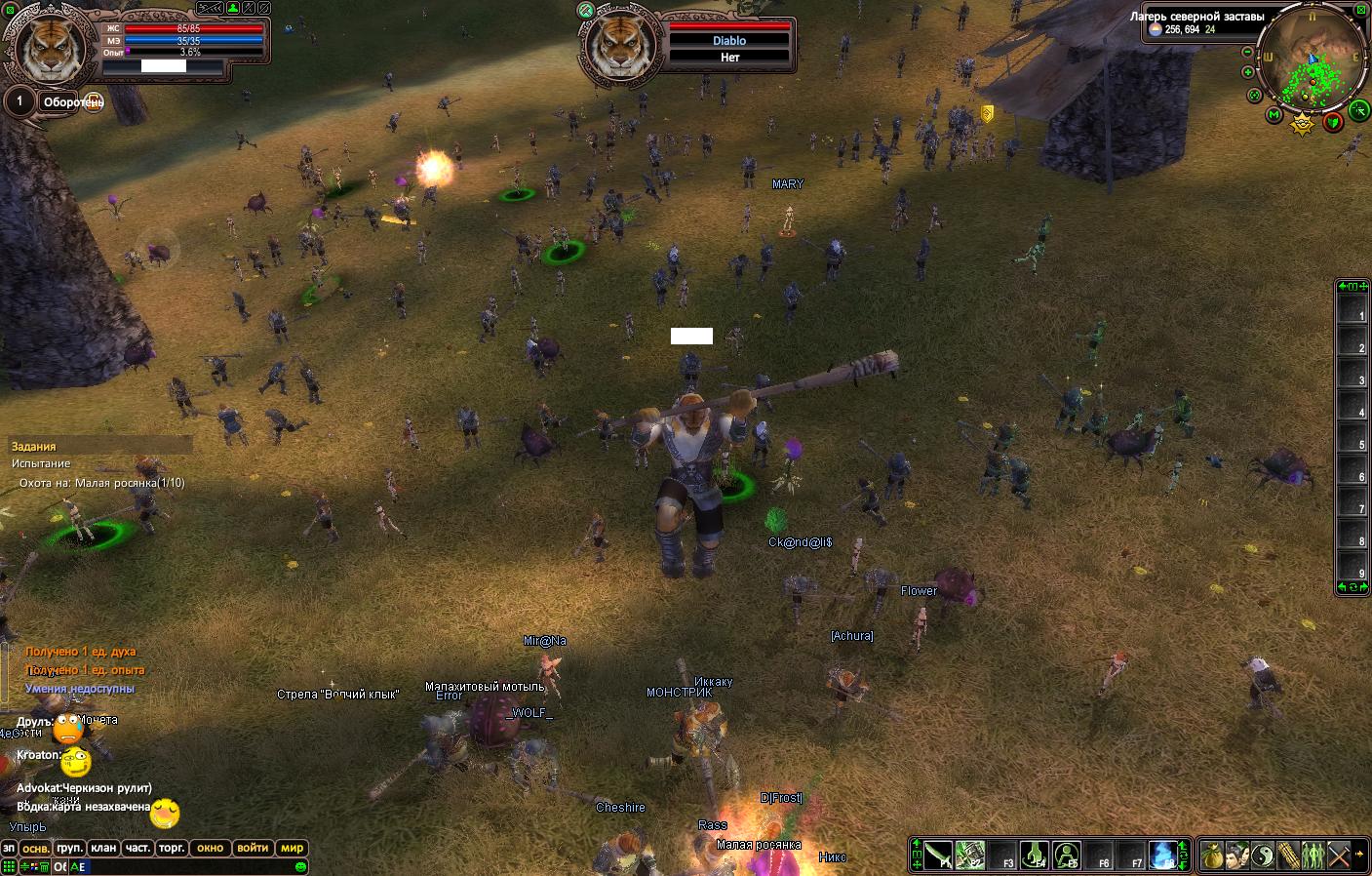Switch chat to the 'груп.' tab
The height and width of the screenshot is (876, 1372).
[69, 848]
